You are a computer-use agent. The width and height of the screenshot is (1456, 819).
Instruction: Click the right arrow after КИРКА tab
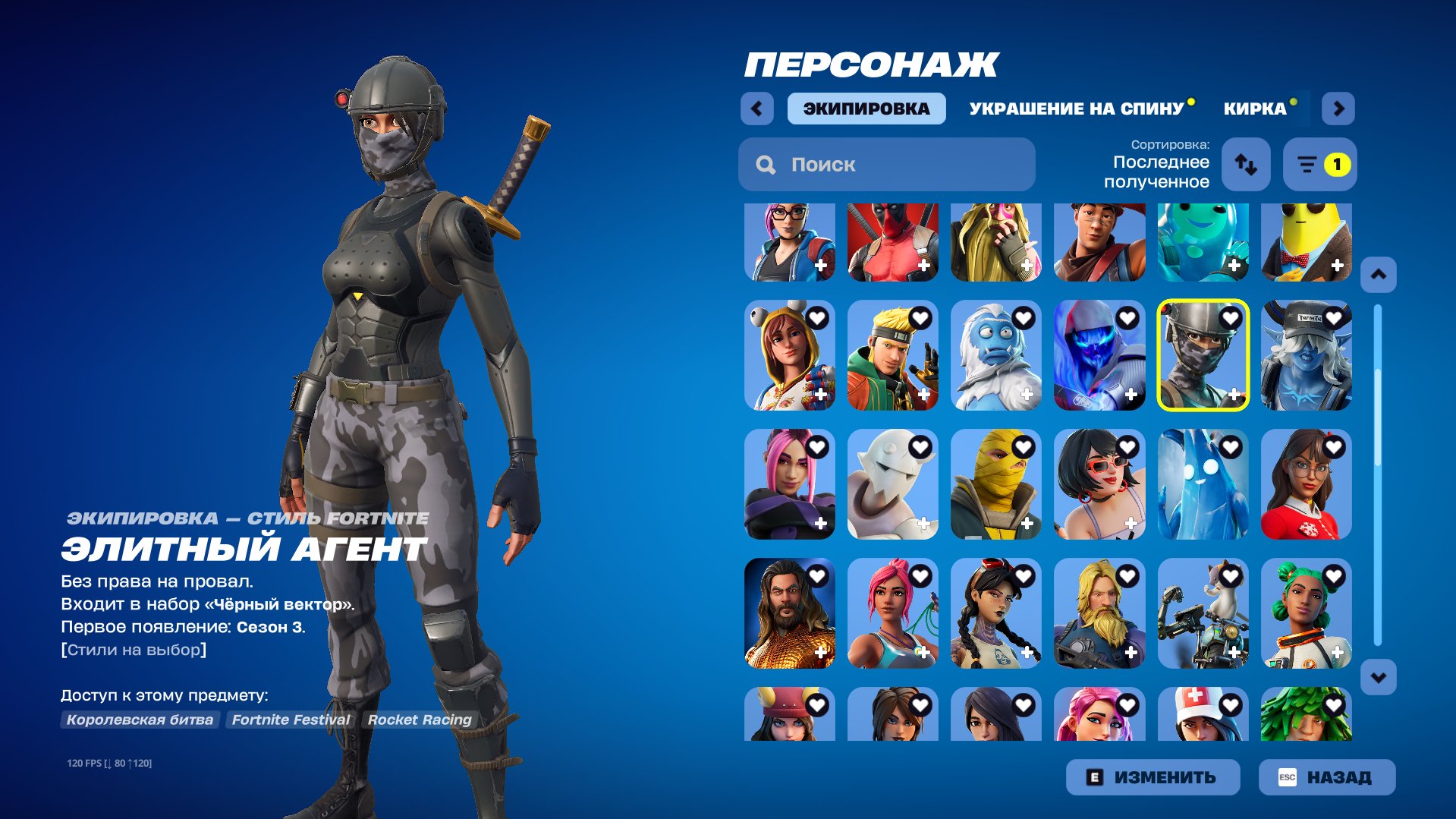pyautogui.click(x=1338, y=108)
